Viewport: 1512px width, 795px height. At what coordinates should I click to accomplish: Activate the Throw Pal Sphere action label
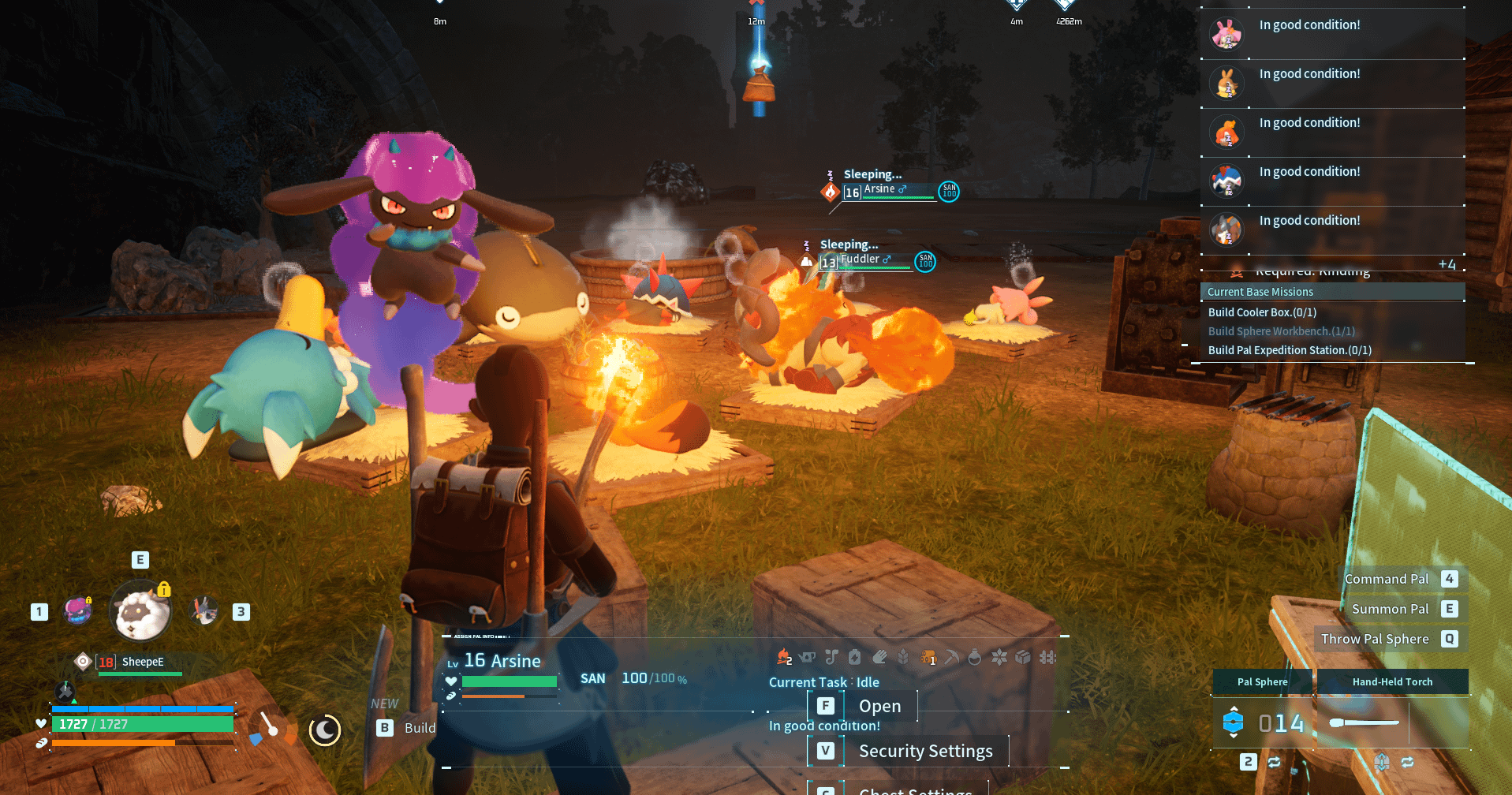1374,639
